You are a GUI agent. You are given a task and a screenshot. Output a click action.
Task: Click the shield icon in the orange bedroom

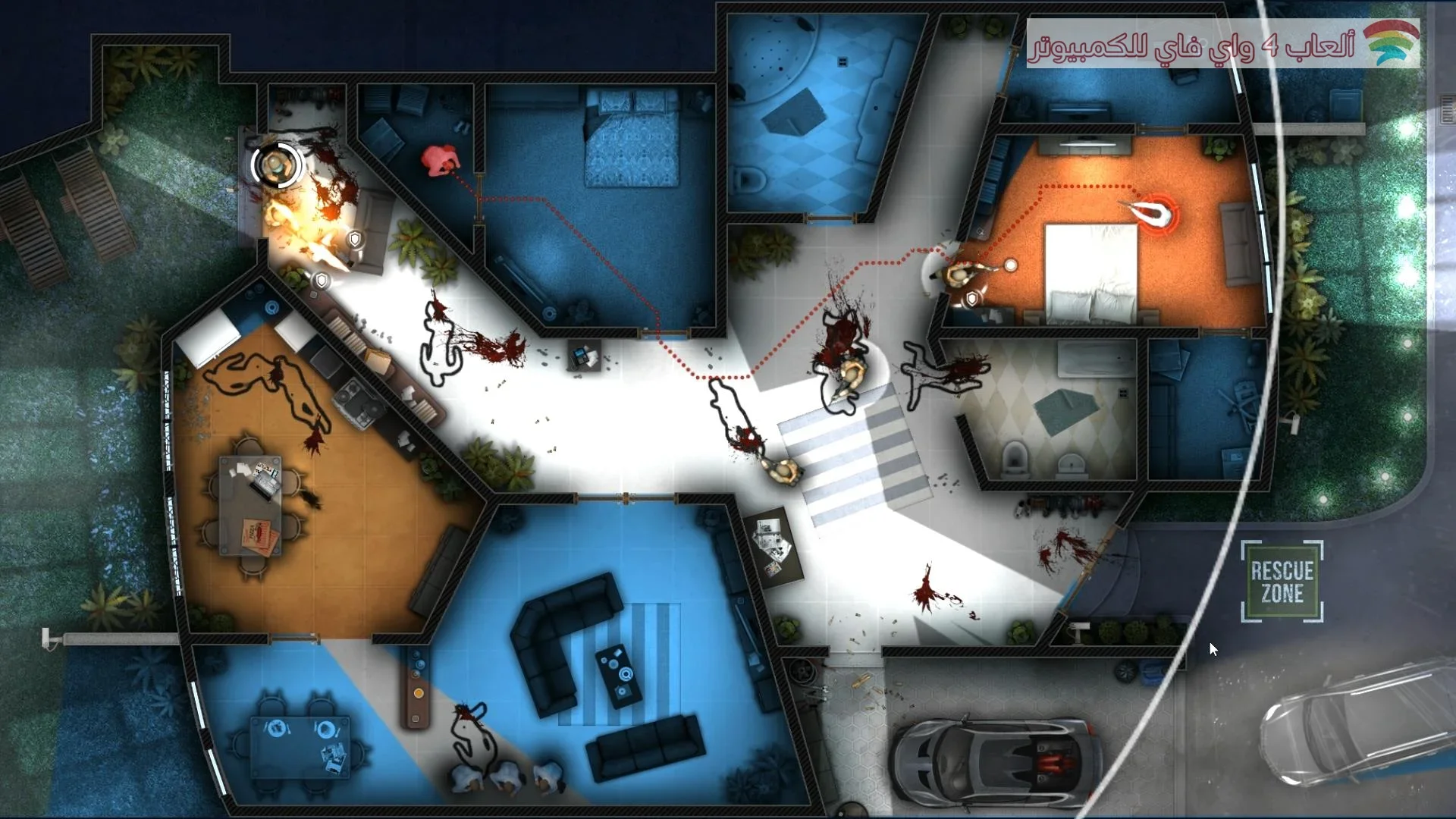coord(971,300)
